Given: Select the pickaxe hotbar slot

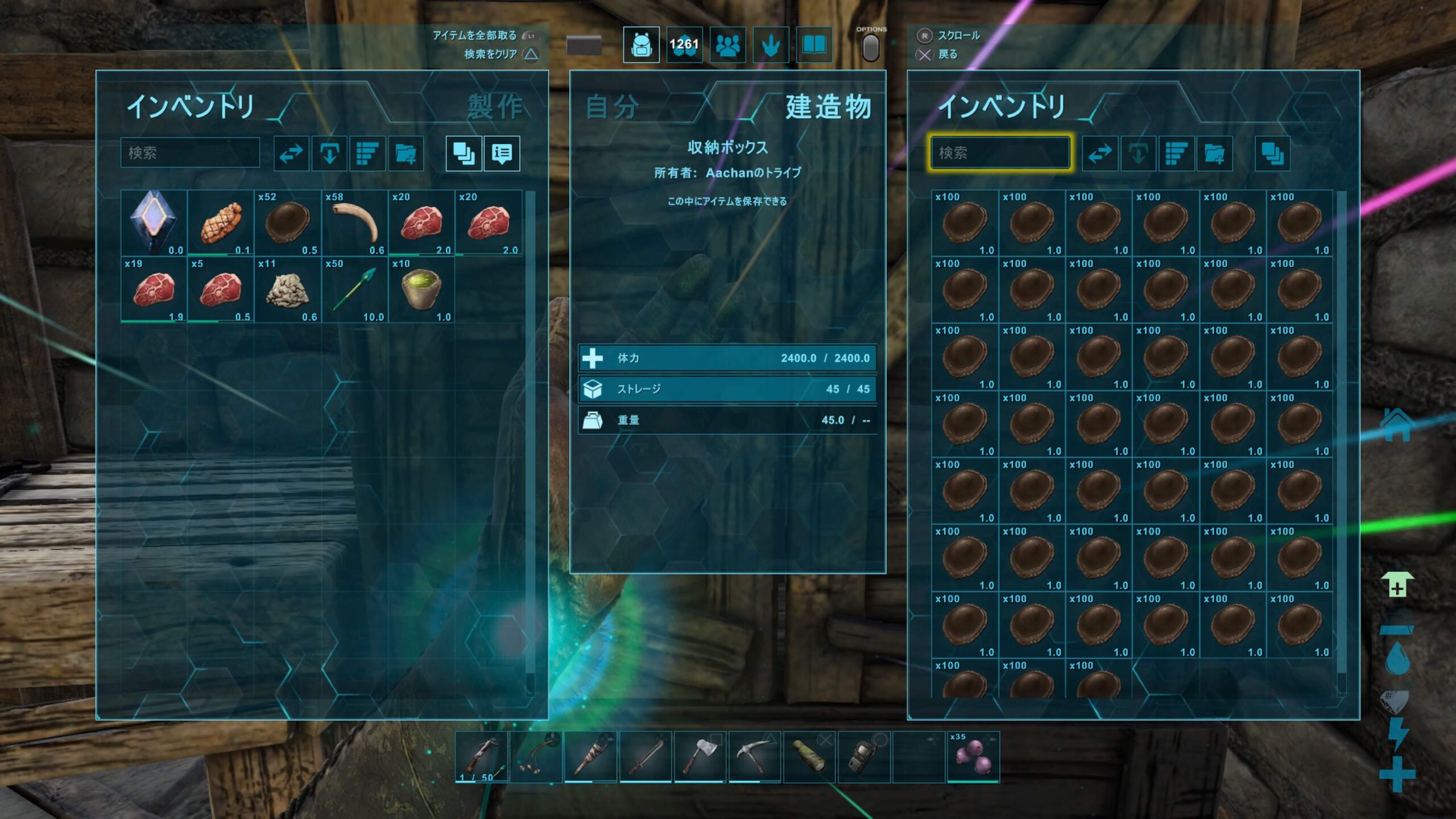Looking at the screenshot, I should click(x=754, y=756).
